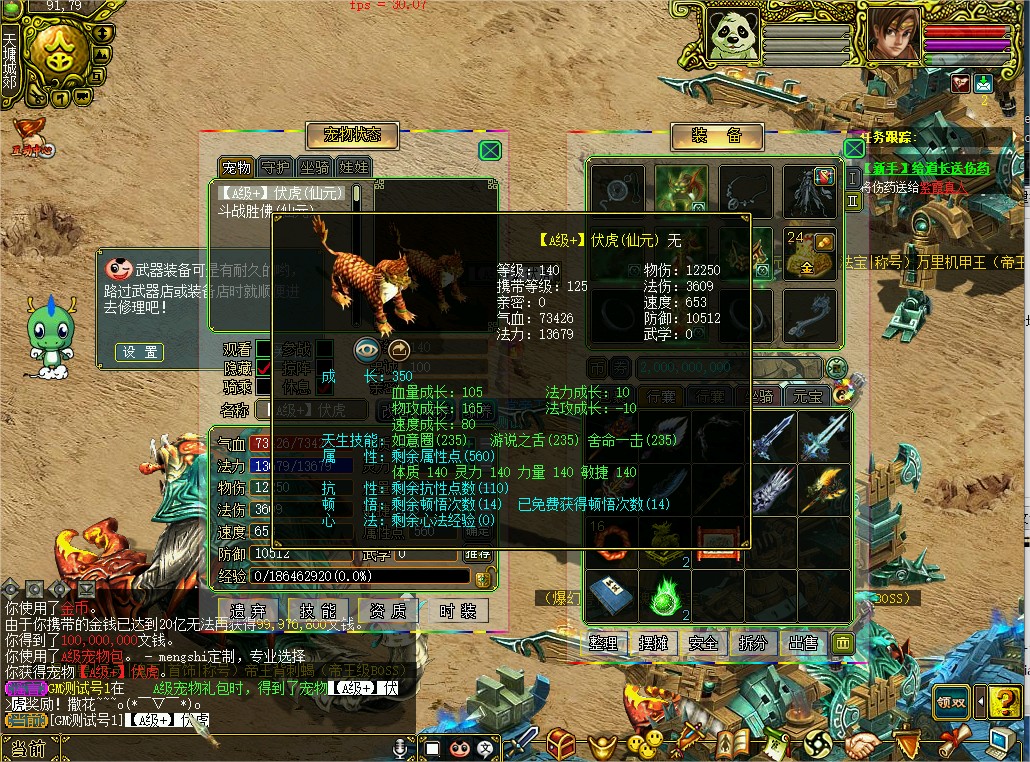This screenshot has width=1030, height=762.
Task: Switch to the 守护 tab
Action: (274, 167)
